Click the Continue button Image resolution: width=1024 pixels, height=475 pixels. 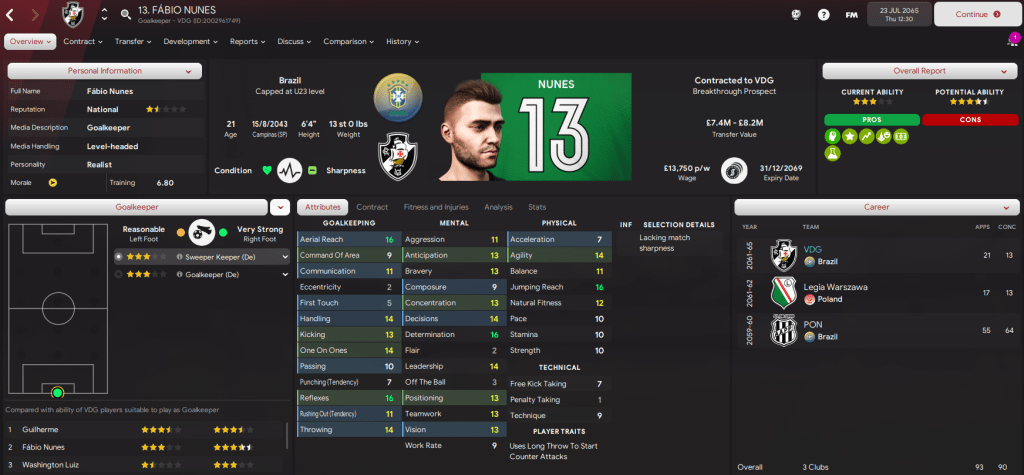[977, 15]
